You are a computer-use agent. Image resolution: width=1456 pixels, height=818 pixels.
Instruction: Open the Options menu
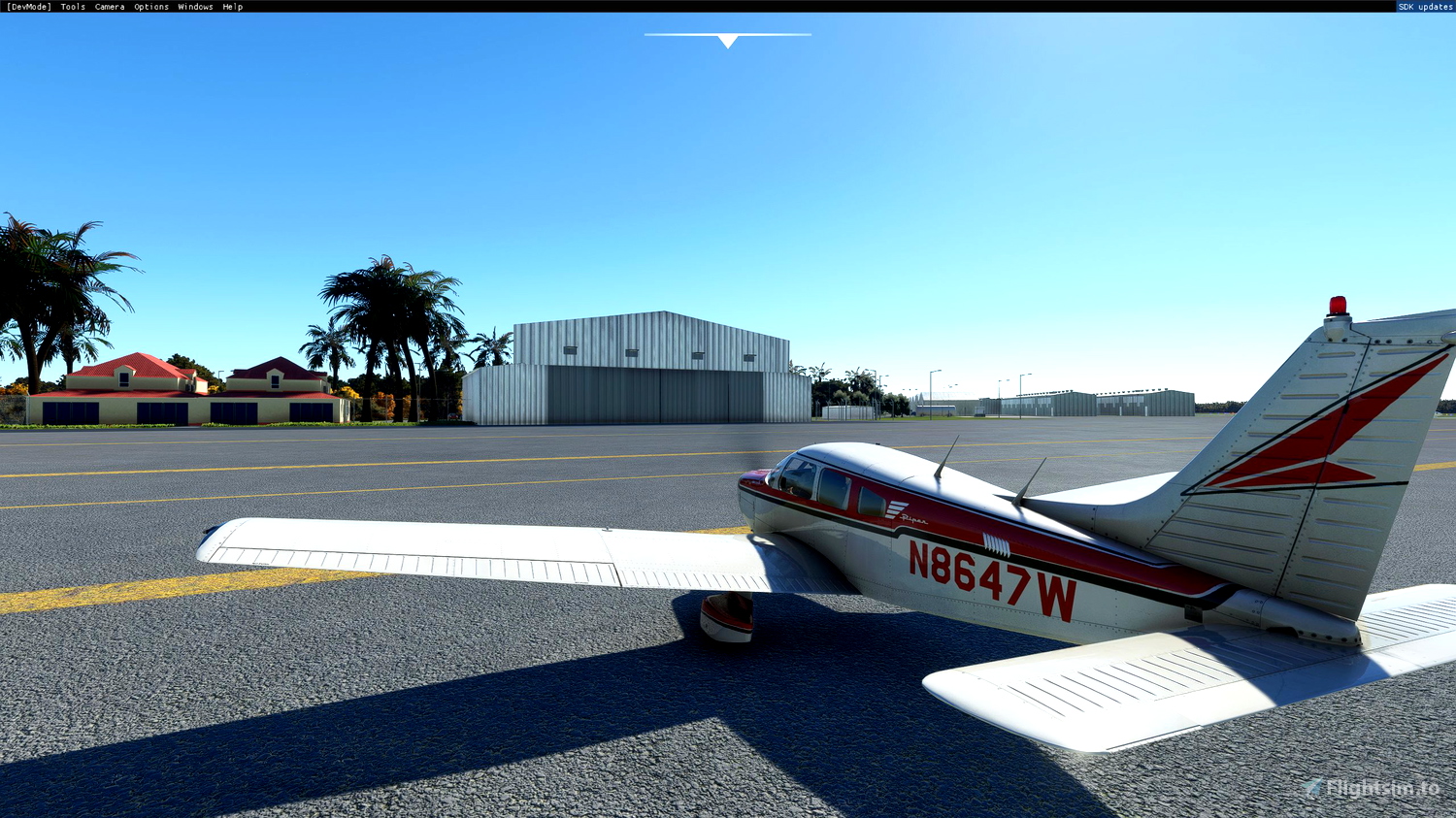150,6
